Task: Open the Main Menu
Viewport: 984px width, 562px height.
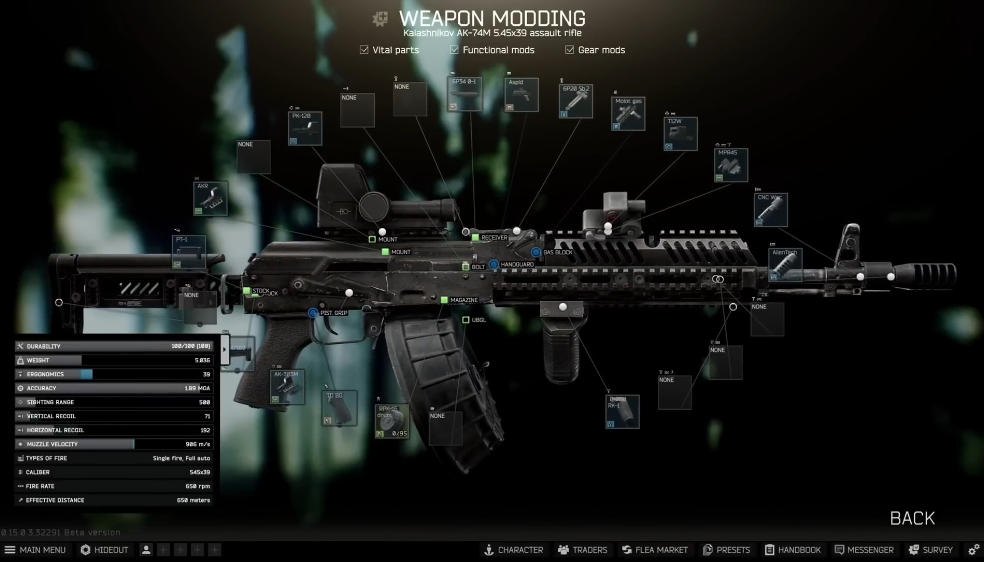Action: pyautogui.click(x=36, y=550)
